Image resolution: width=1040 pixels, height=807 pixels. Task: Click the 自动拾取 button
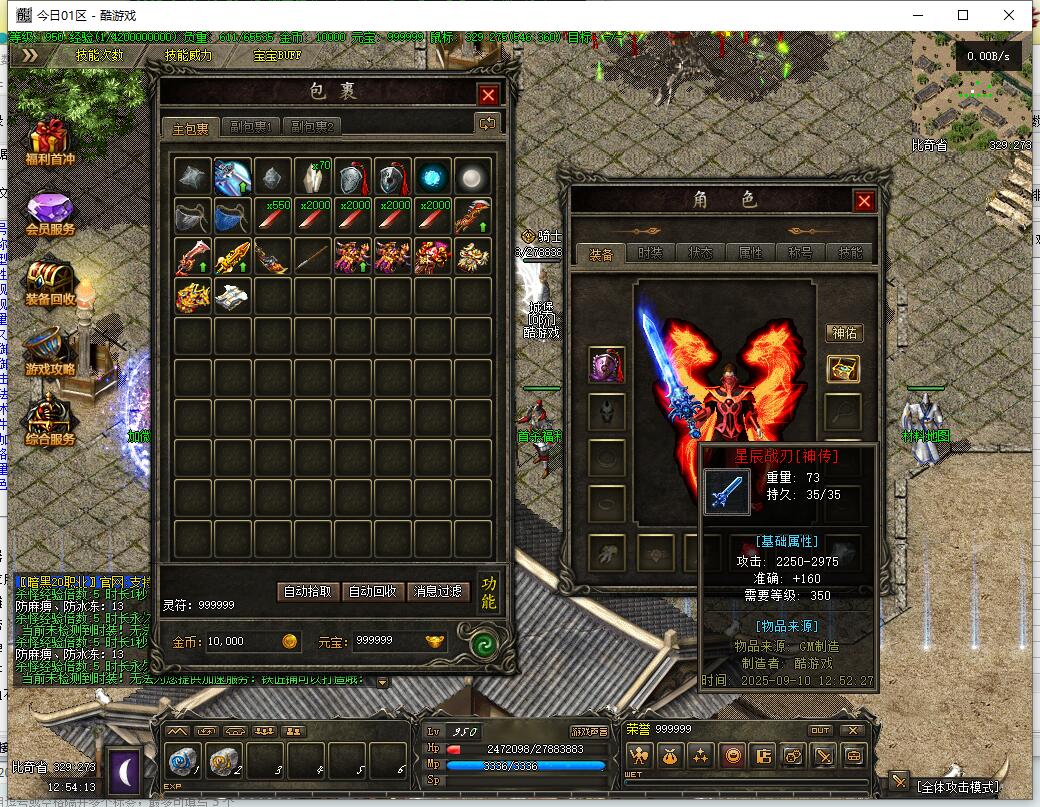pos(307,591)
